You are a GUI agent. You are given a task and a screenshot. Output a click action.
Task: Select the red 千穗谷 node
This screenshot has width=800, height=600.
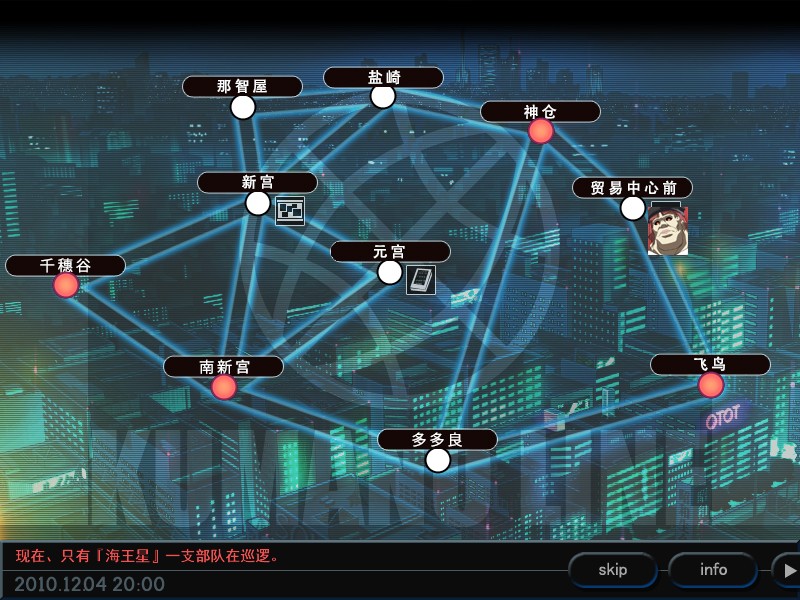pyautogui.click(x=66, y=285)
